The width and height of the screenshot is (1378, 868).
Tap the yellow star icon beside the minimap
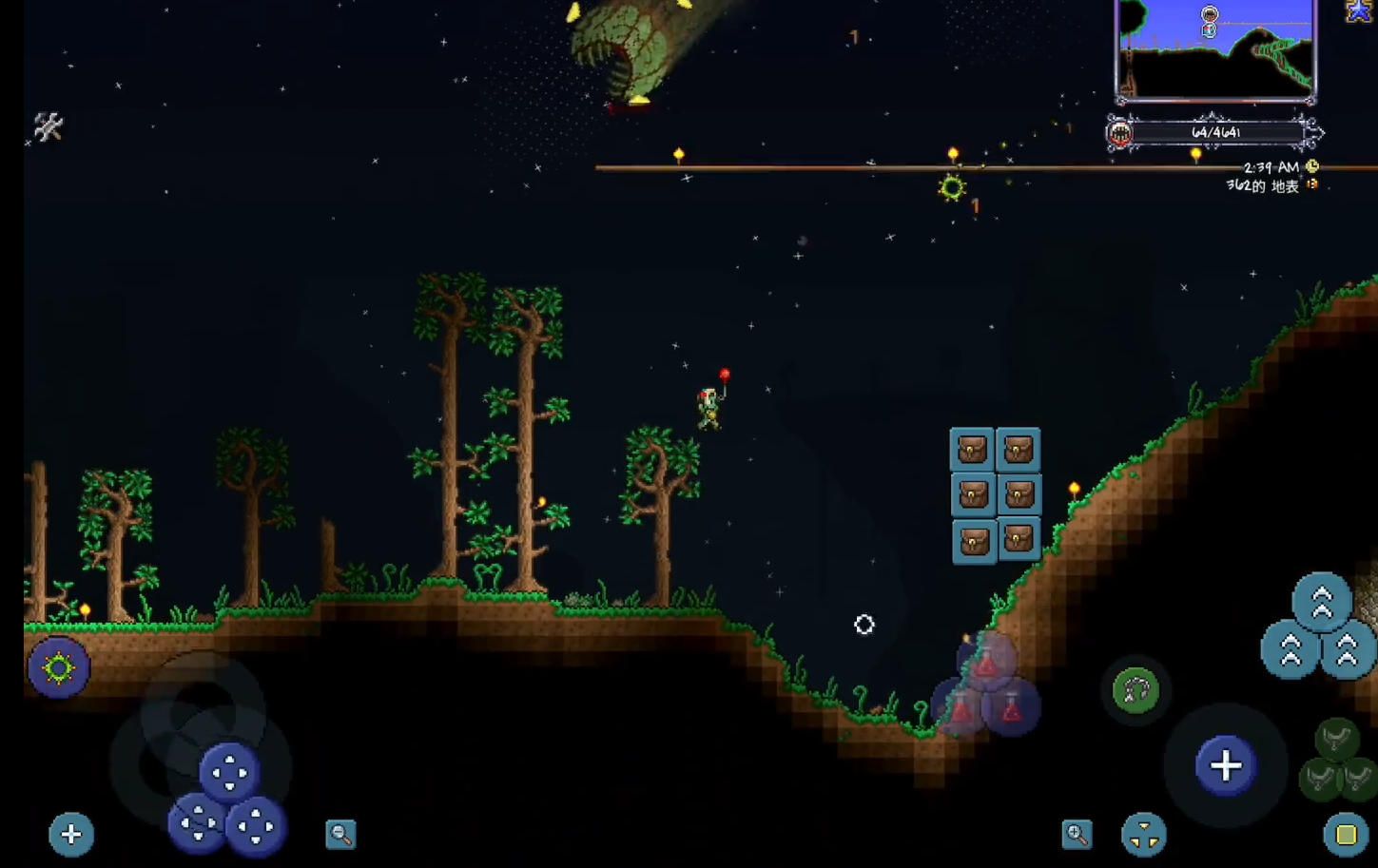1359,10
